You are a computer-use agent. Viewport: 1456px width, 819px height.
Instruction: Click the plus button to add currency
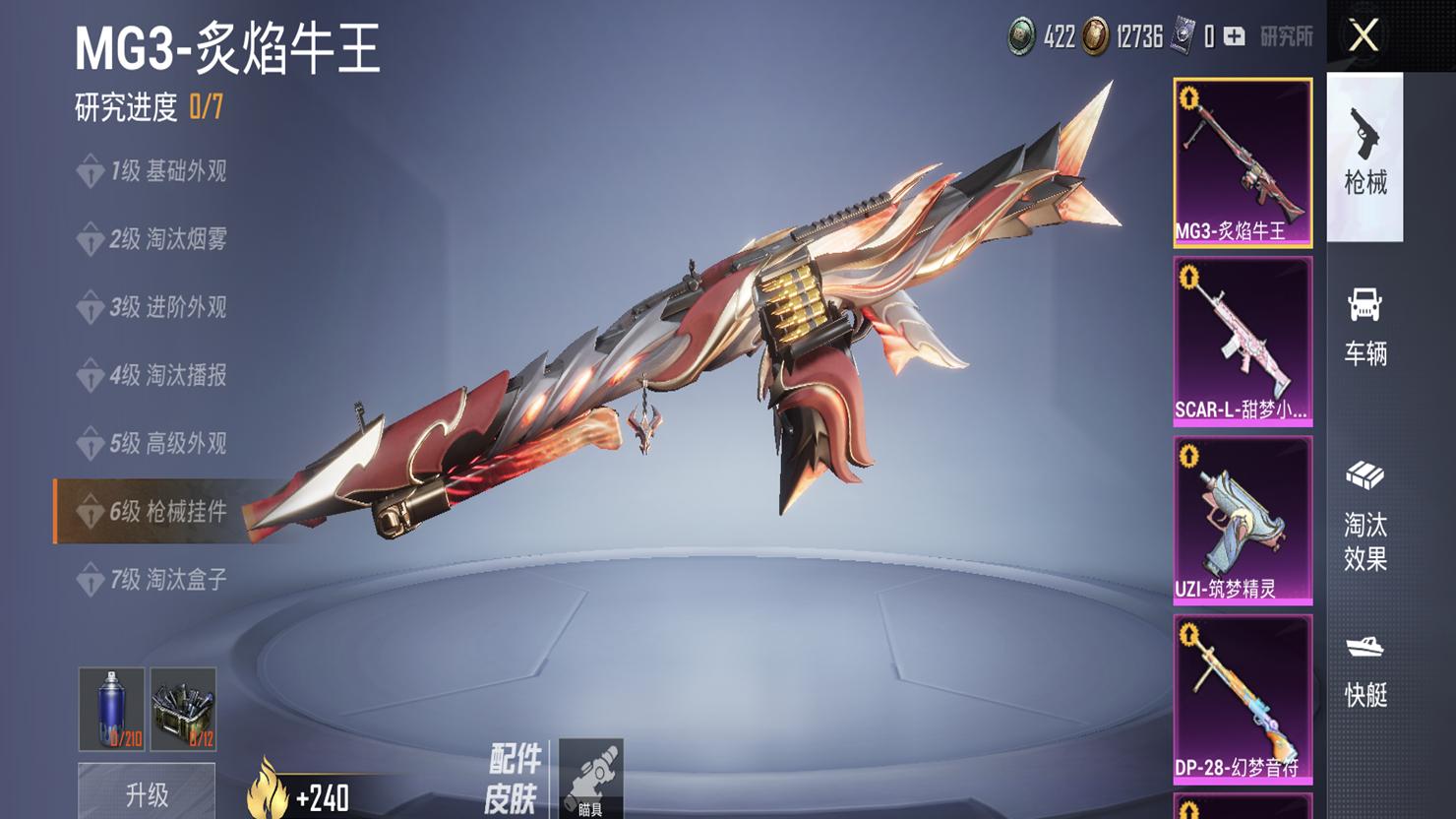coord(1235,37)
